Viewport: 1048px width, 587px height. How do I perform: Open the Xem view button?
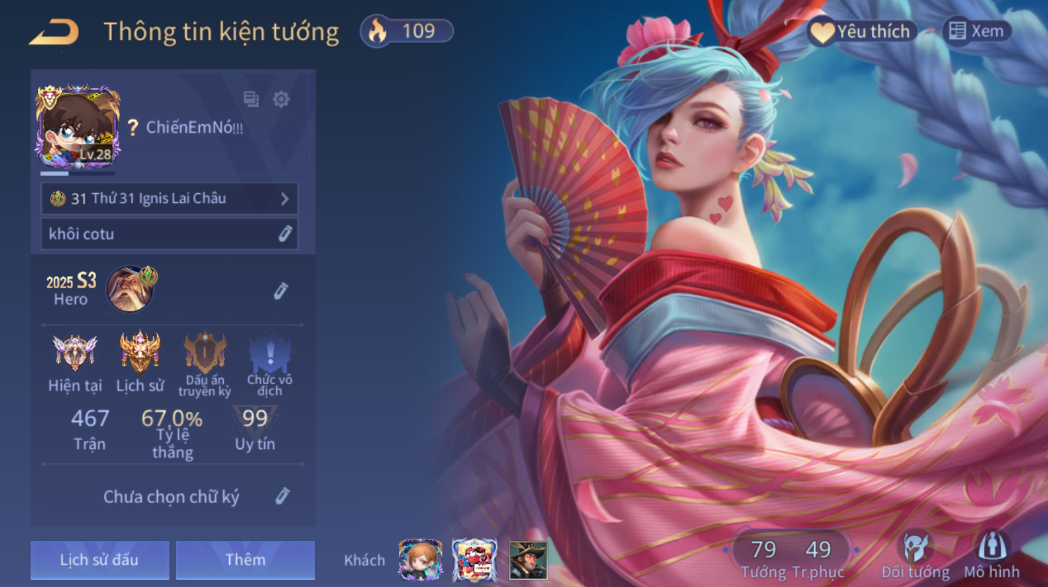976,32
